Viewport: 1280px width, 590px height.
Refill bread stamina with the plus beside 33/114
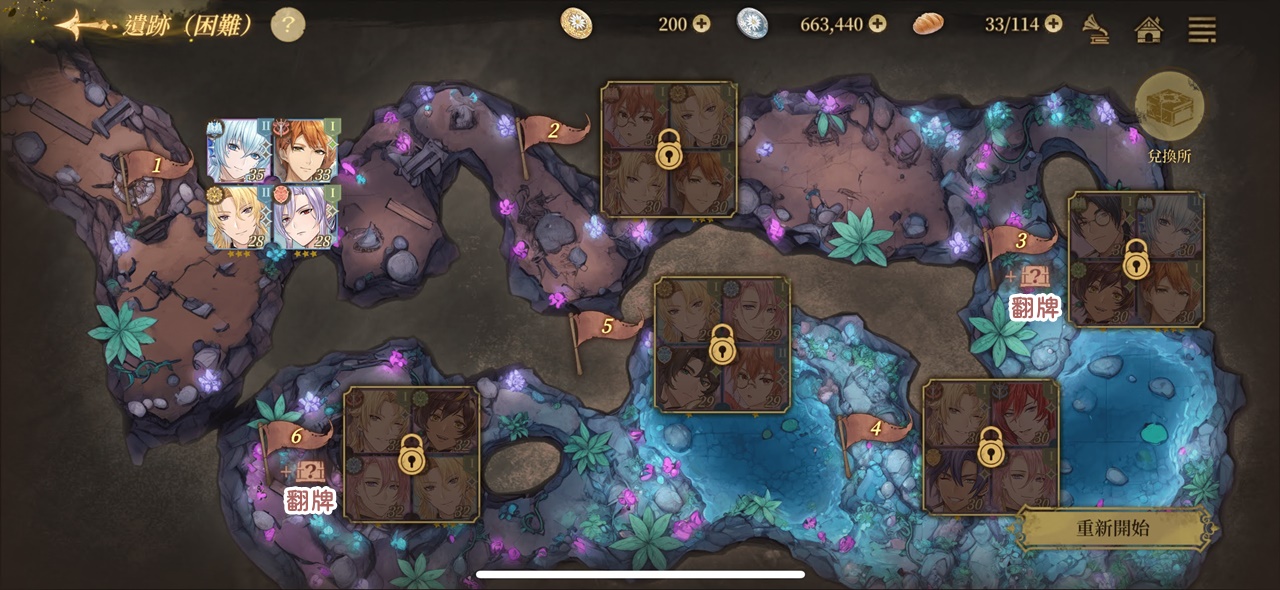1053,24
